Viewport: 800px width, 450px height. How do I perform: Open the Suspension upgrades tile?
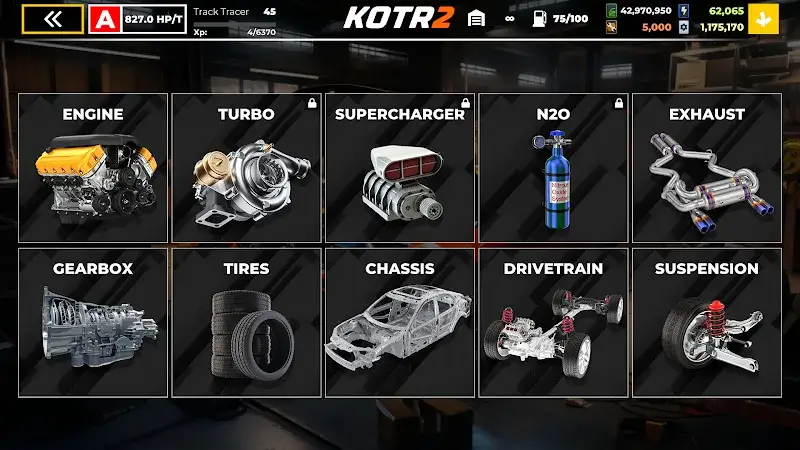click(706, 322)
